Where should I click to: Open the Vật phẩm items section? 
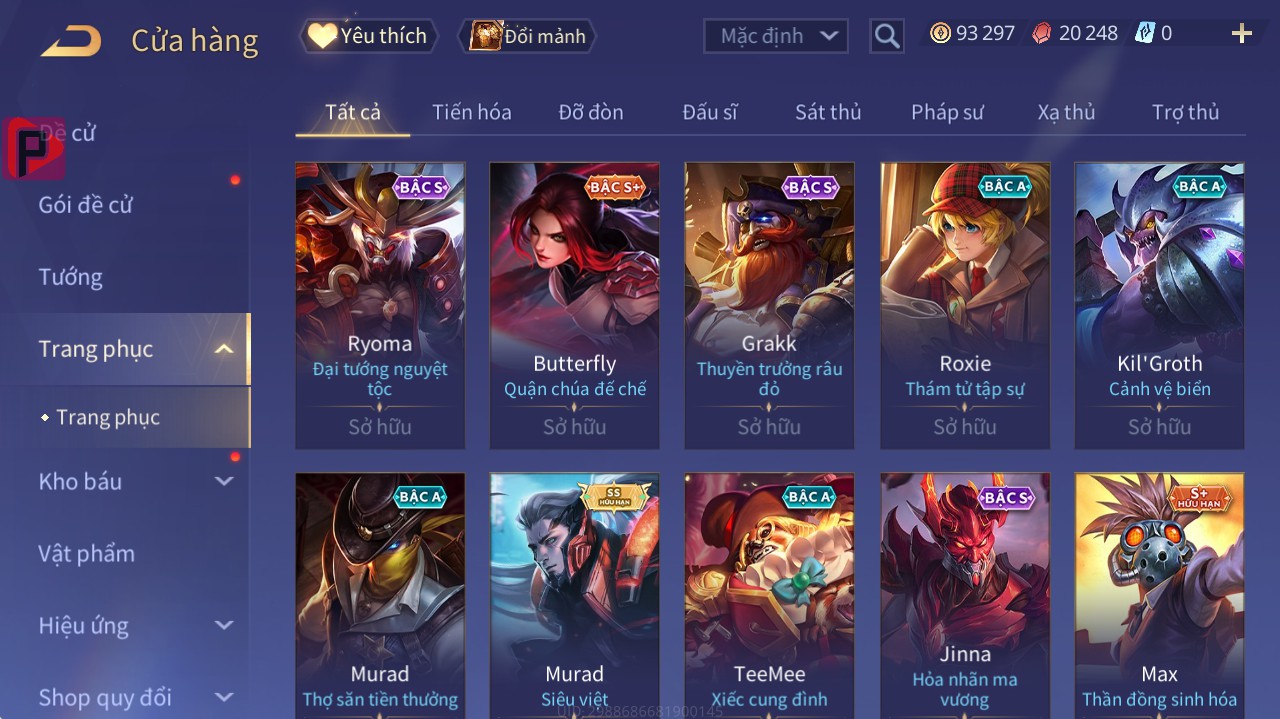(x=86, y=553)
